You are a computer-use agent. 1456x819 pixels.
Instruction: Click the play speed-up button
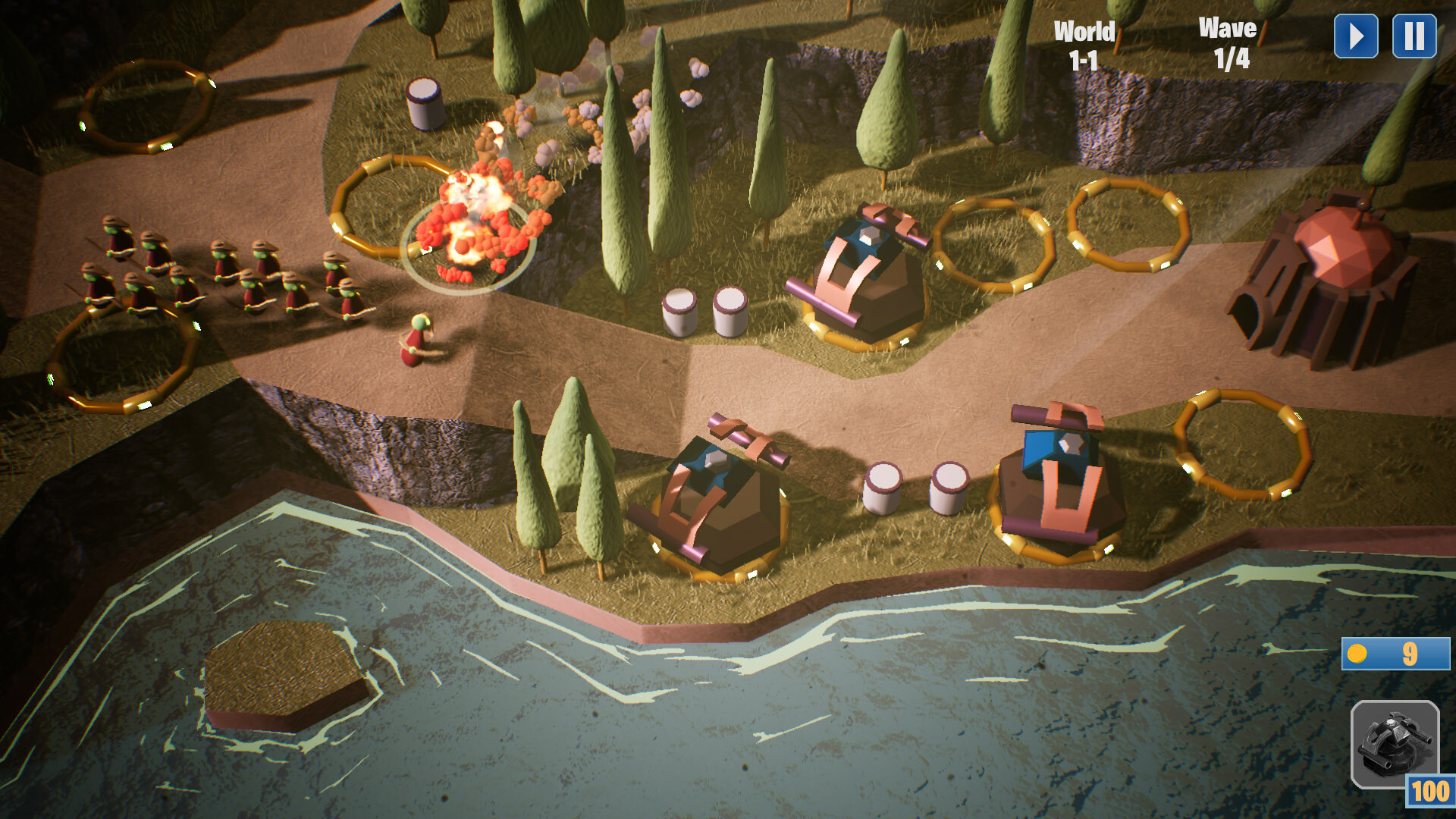pyautogui.click(x=1357, y=36)
